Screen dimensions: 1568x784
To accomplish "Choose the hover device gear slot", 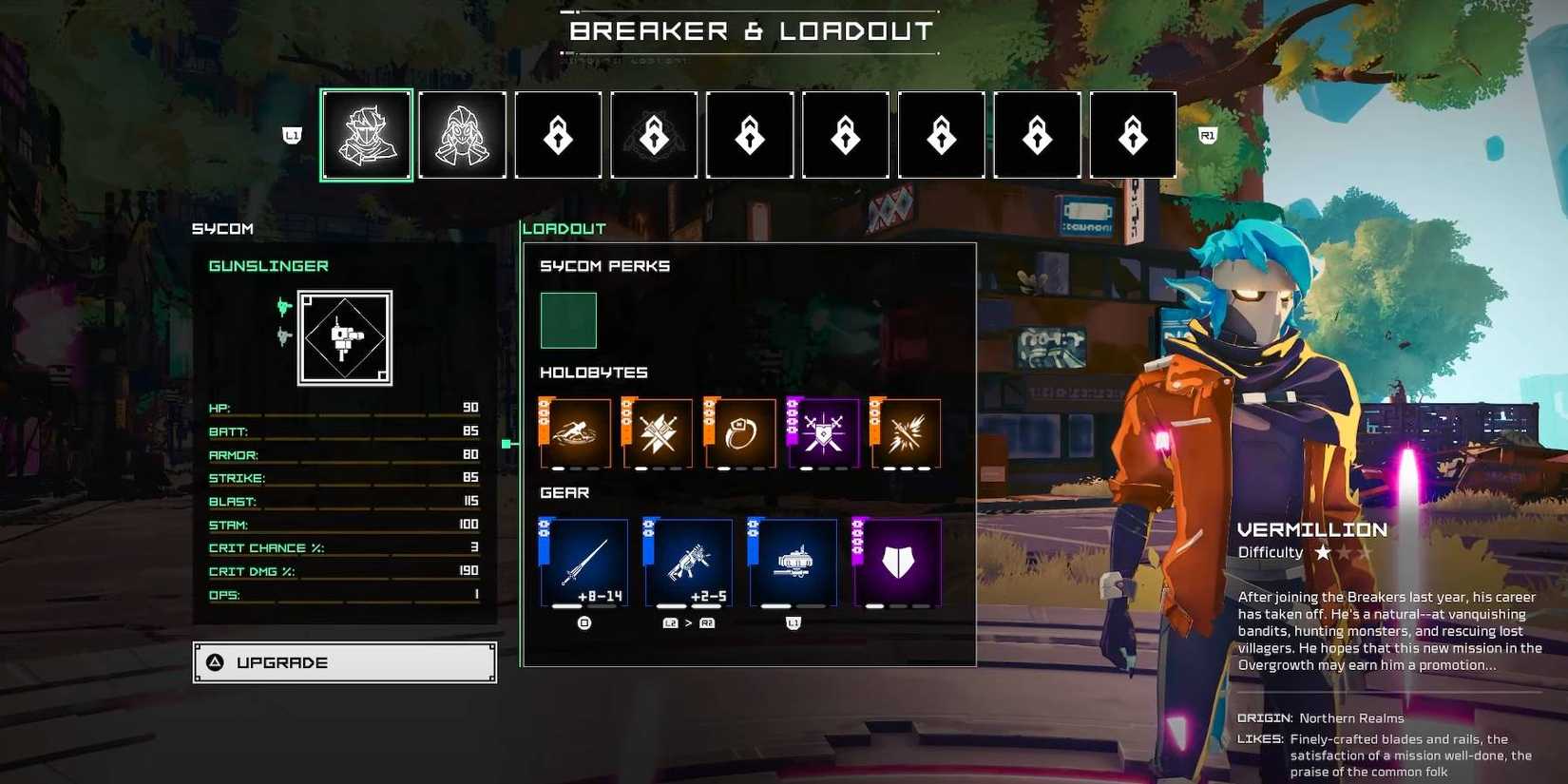I will 794,563.
